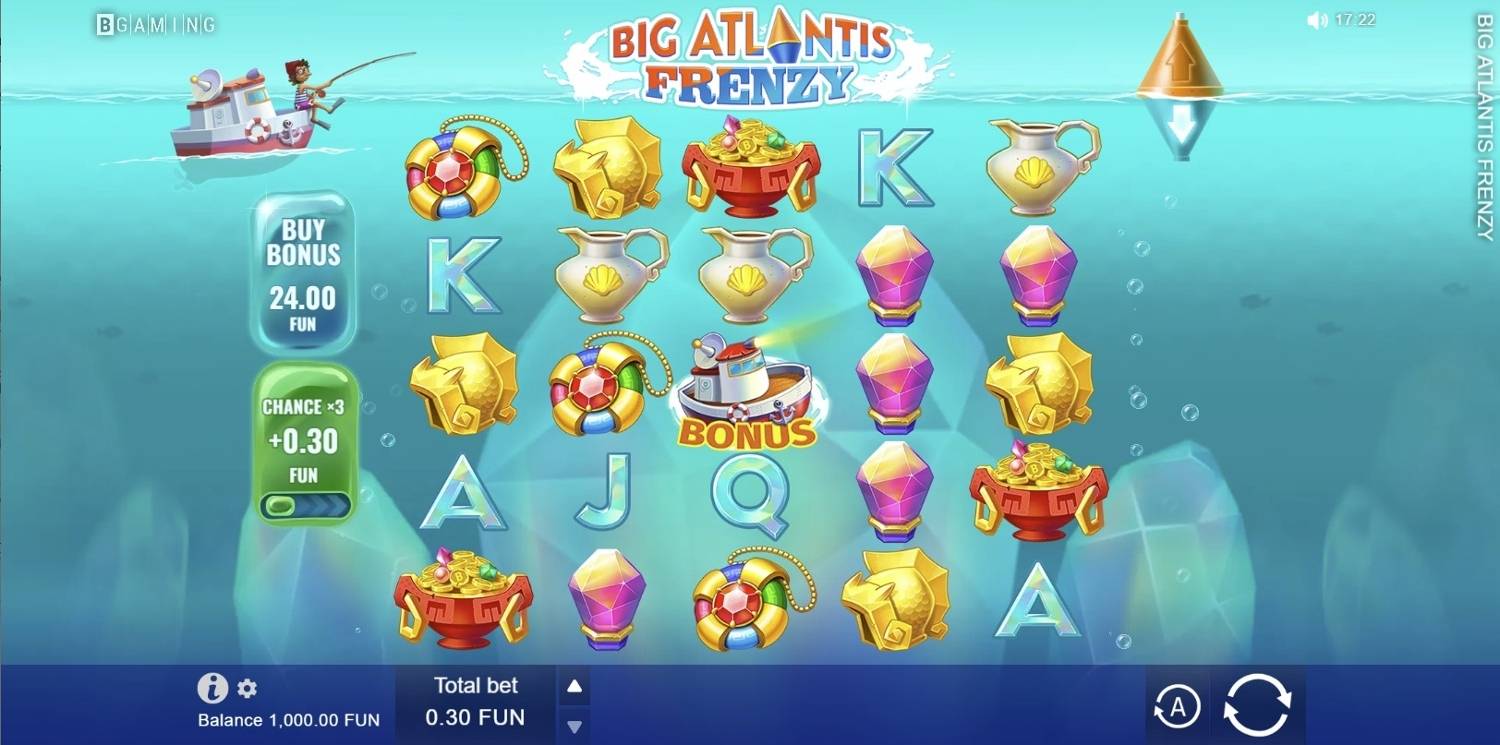Spin the reels

(1258, 706)
